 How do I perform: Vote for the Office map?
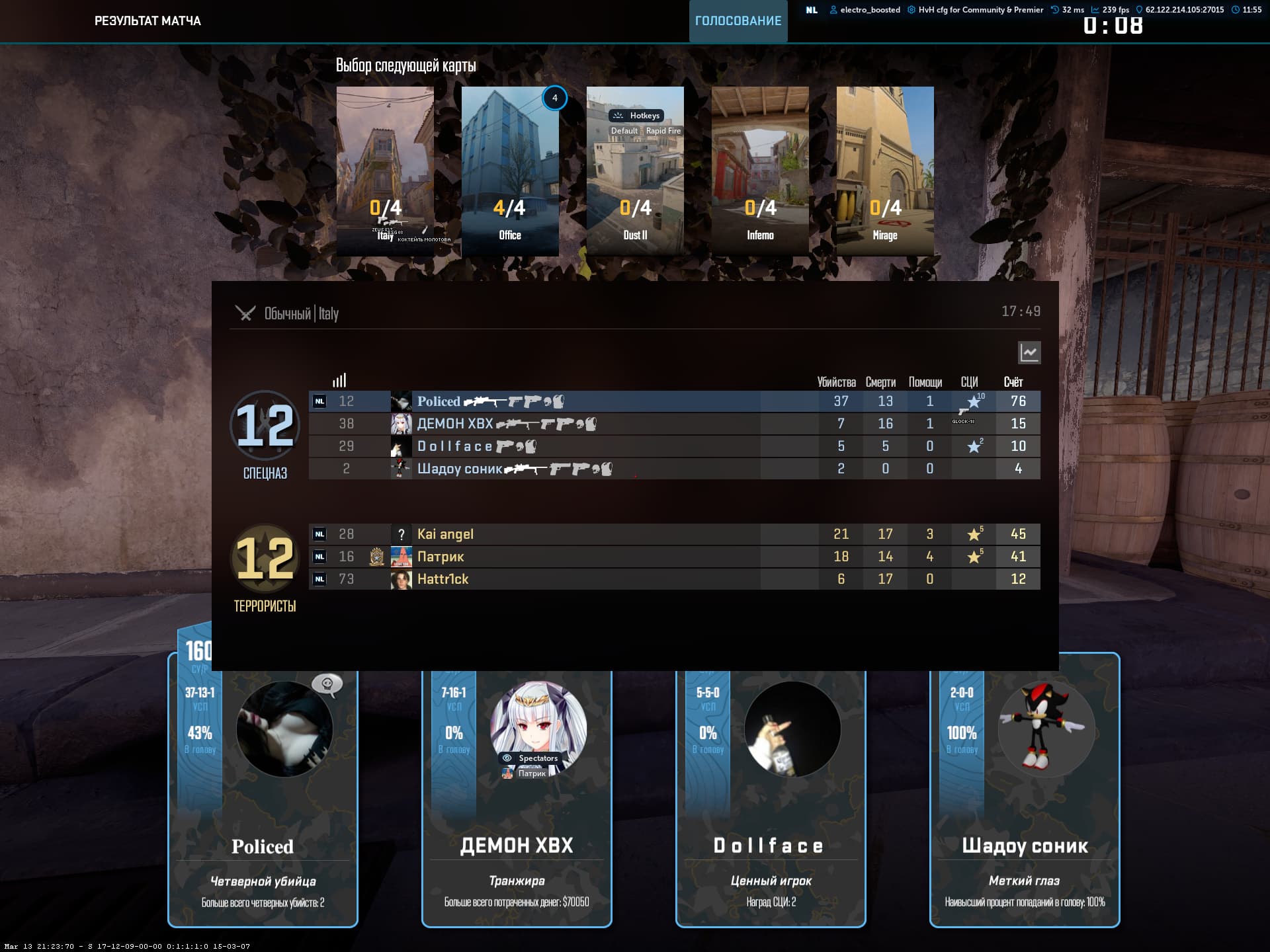pyautogui.click(x=510, y=171)
